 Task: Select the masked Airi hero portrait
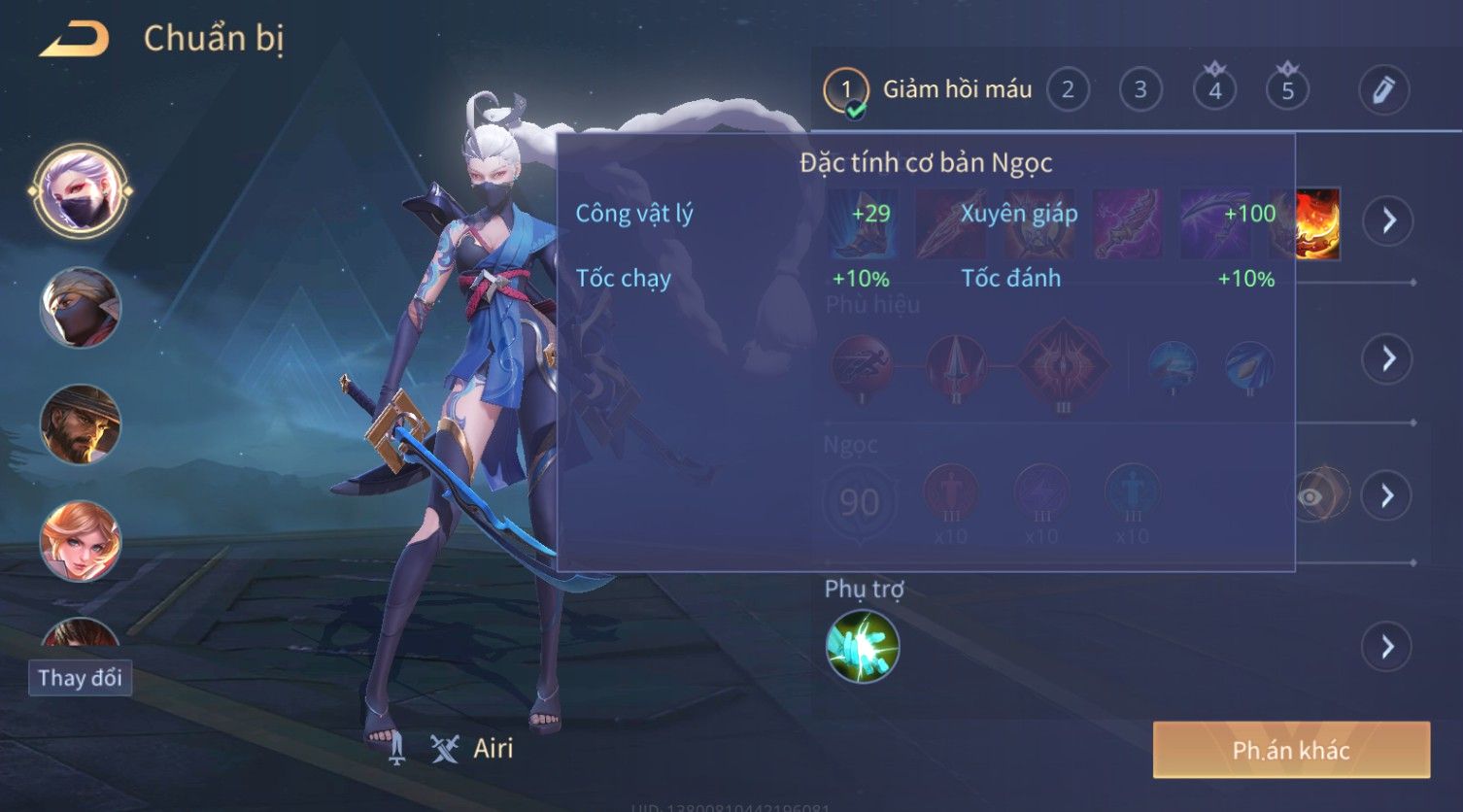80,190
